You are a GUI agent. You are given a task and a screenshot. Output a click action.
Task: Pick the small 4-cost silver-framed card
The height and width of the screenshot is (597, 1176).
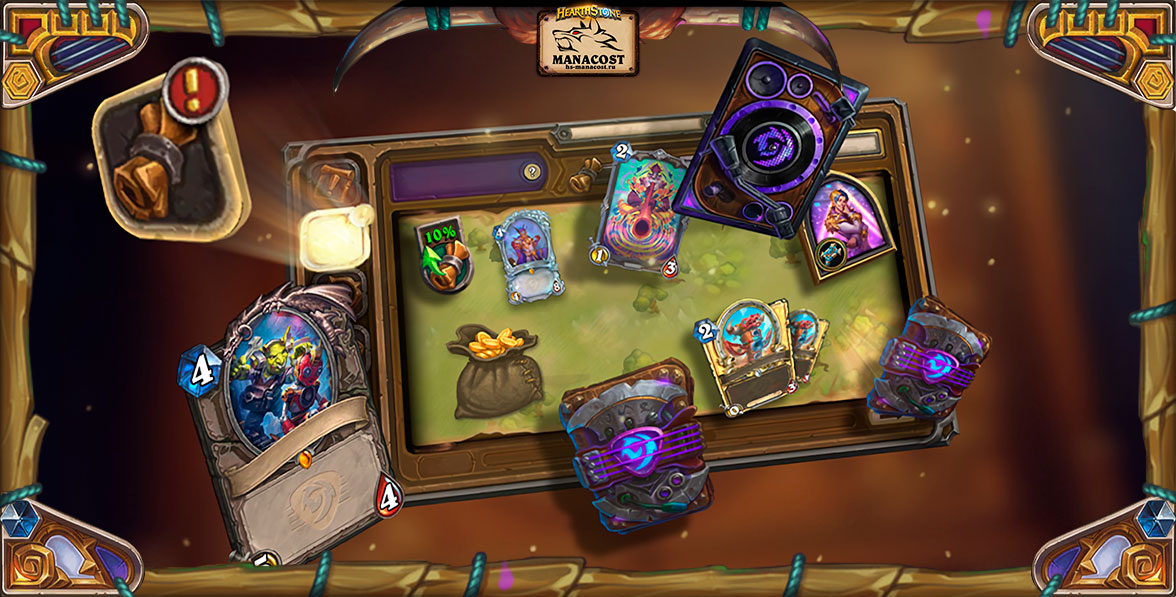[528, 257]
